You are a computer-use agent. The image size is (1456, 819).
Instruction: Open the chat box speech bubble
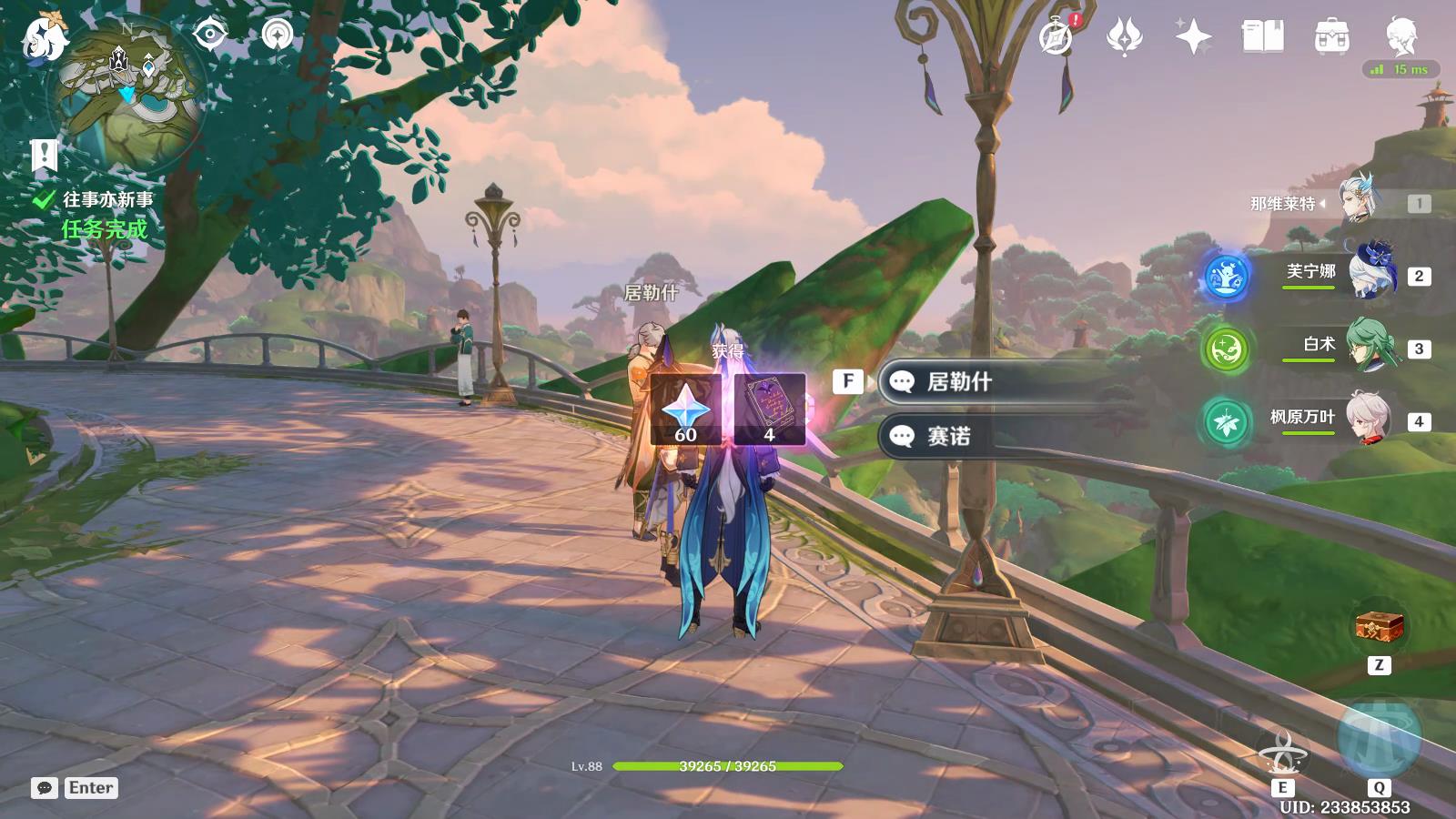point(45,788)
